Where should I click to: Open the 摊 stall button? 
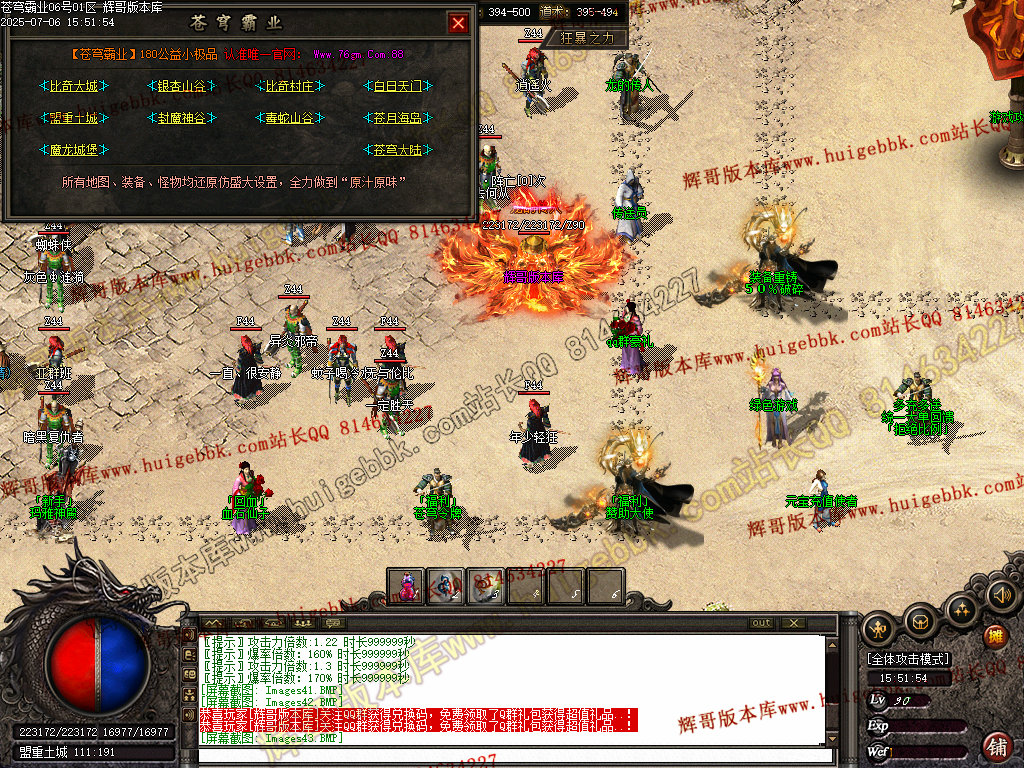click(995, 636)
